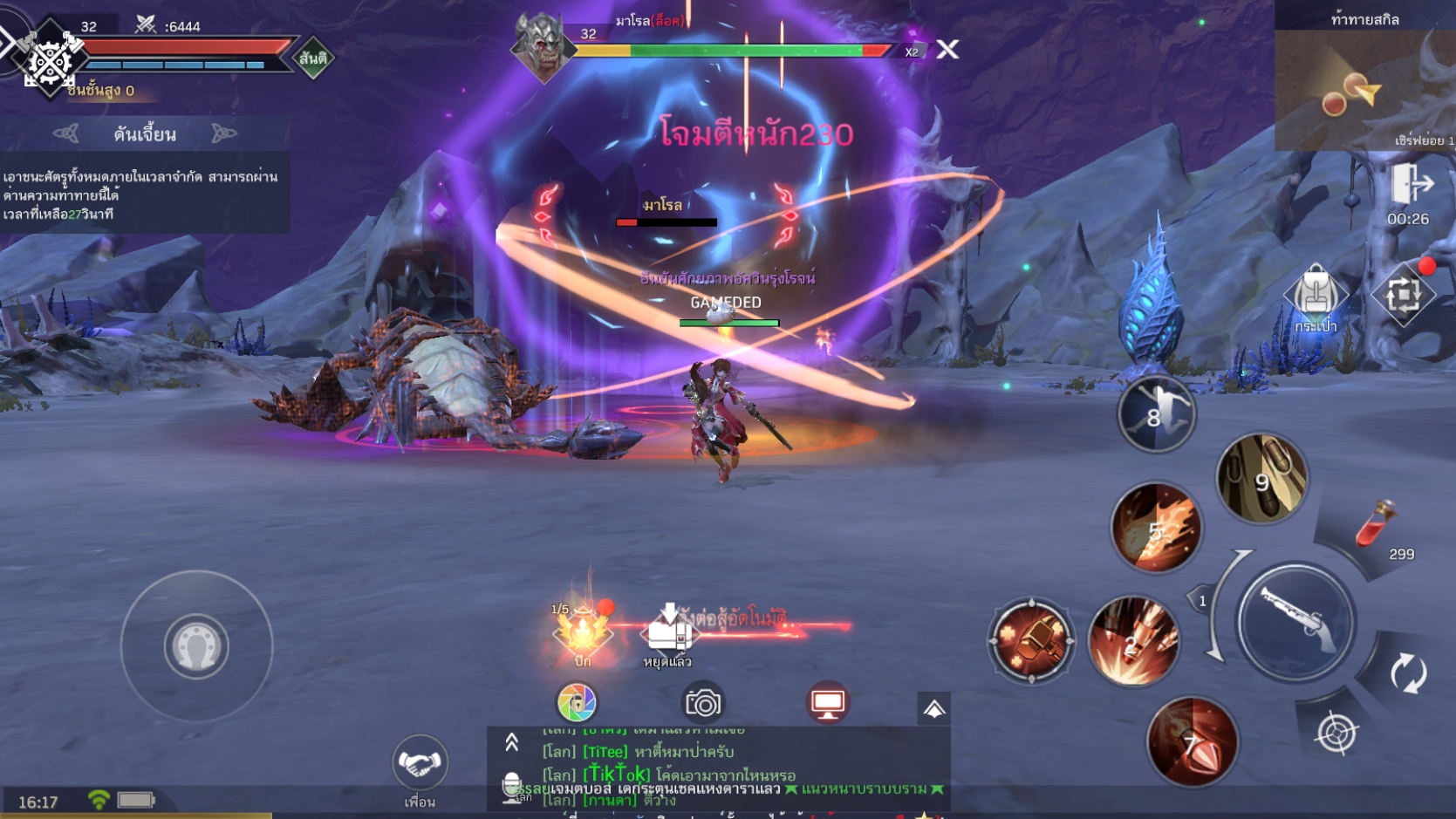Fire the main shotgun attack button

click(x=1296, y=621)
